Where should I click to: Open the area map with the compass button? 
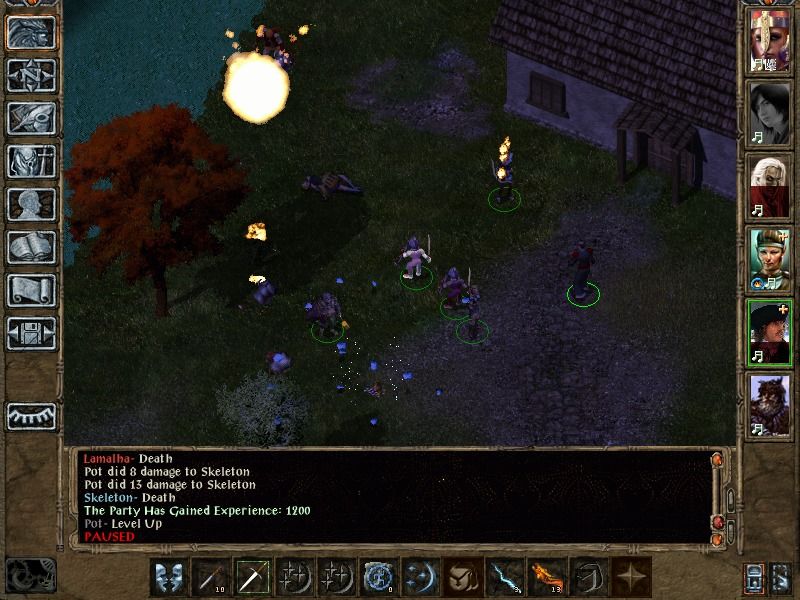30,75
